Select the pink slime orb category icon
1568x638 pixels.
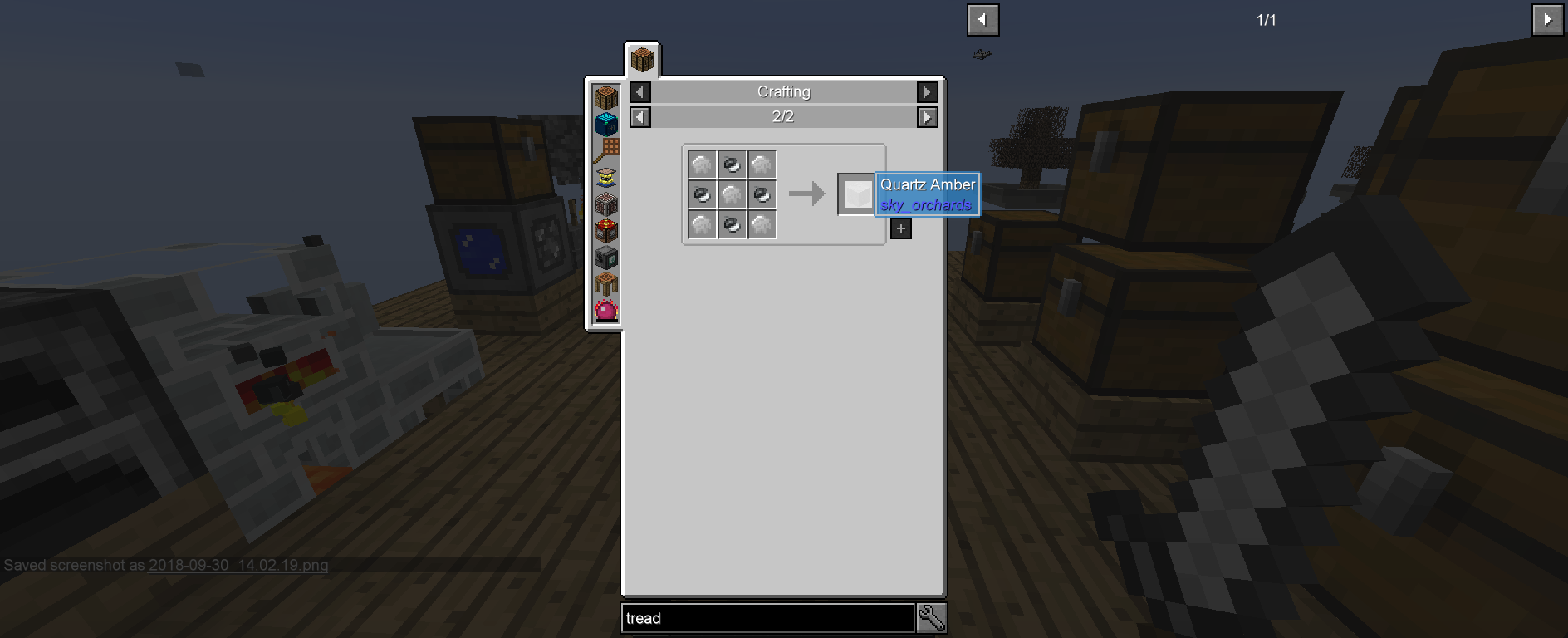(x=606, y=309)
